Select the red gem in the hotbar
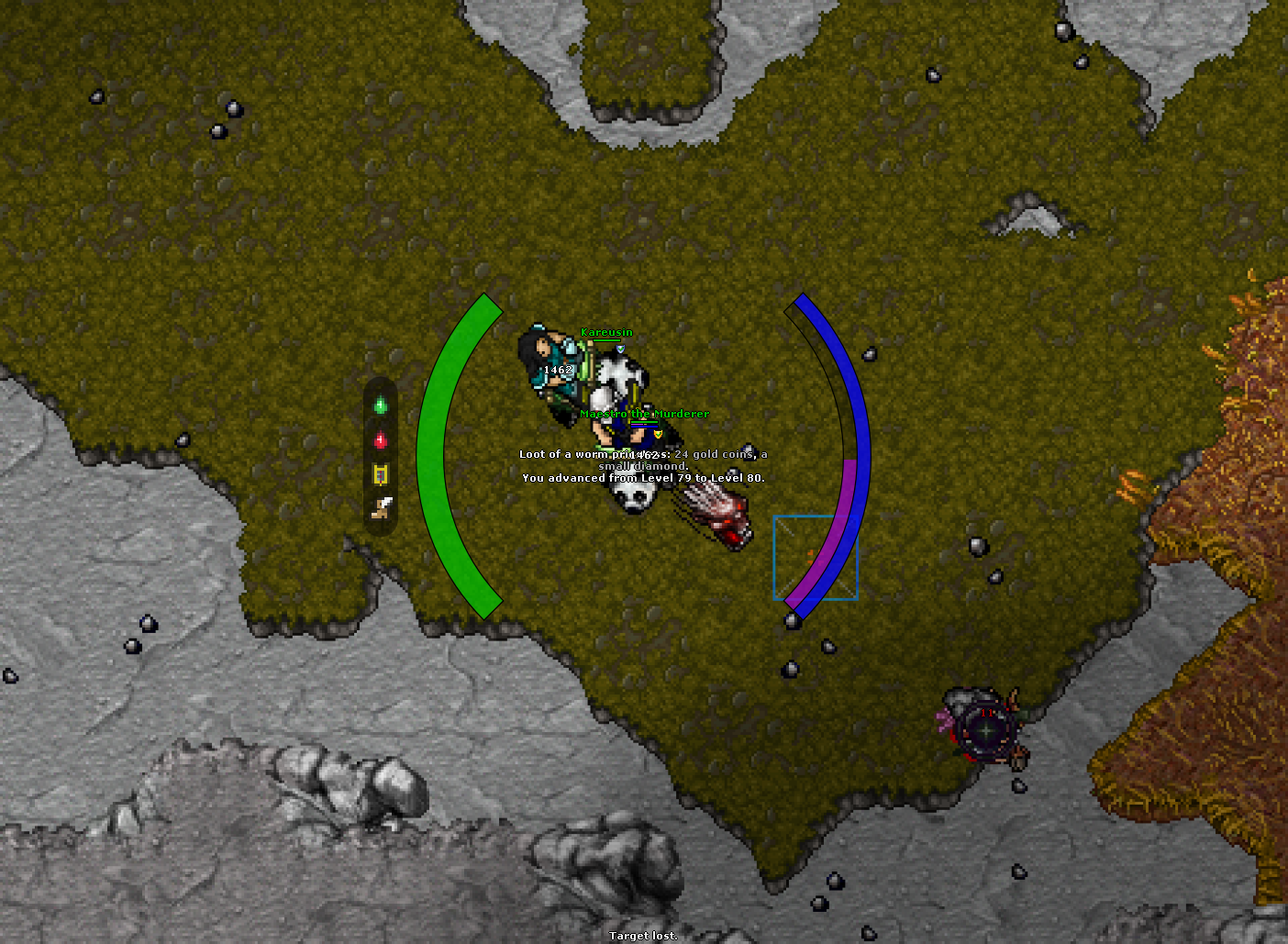This screenshot has width=1288, height=944. [x=380, y=439]
